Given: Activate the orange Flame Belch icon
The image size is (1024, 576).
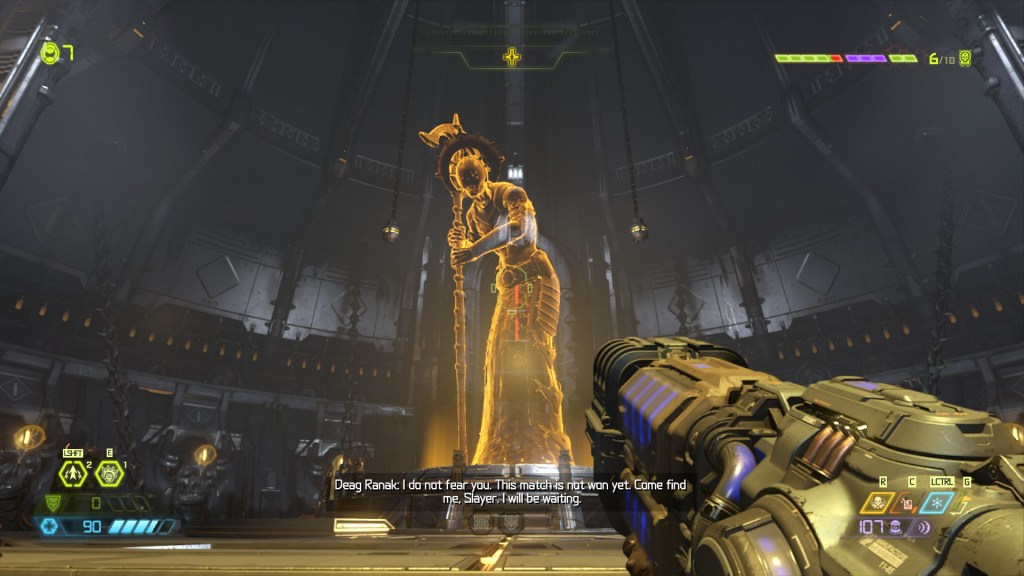Looking at the screenshot, I should pyautogui.click(x=909, y=503).
